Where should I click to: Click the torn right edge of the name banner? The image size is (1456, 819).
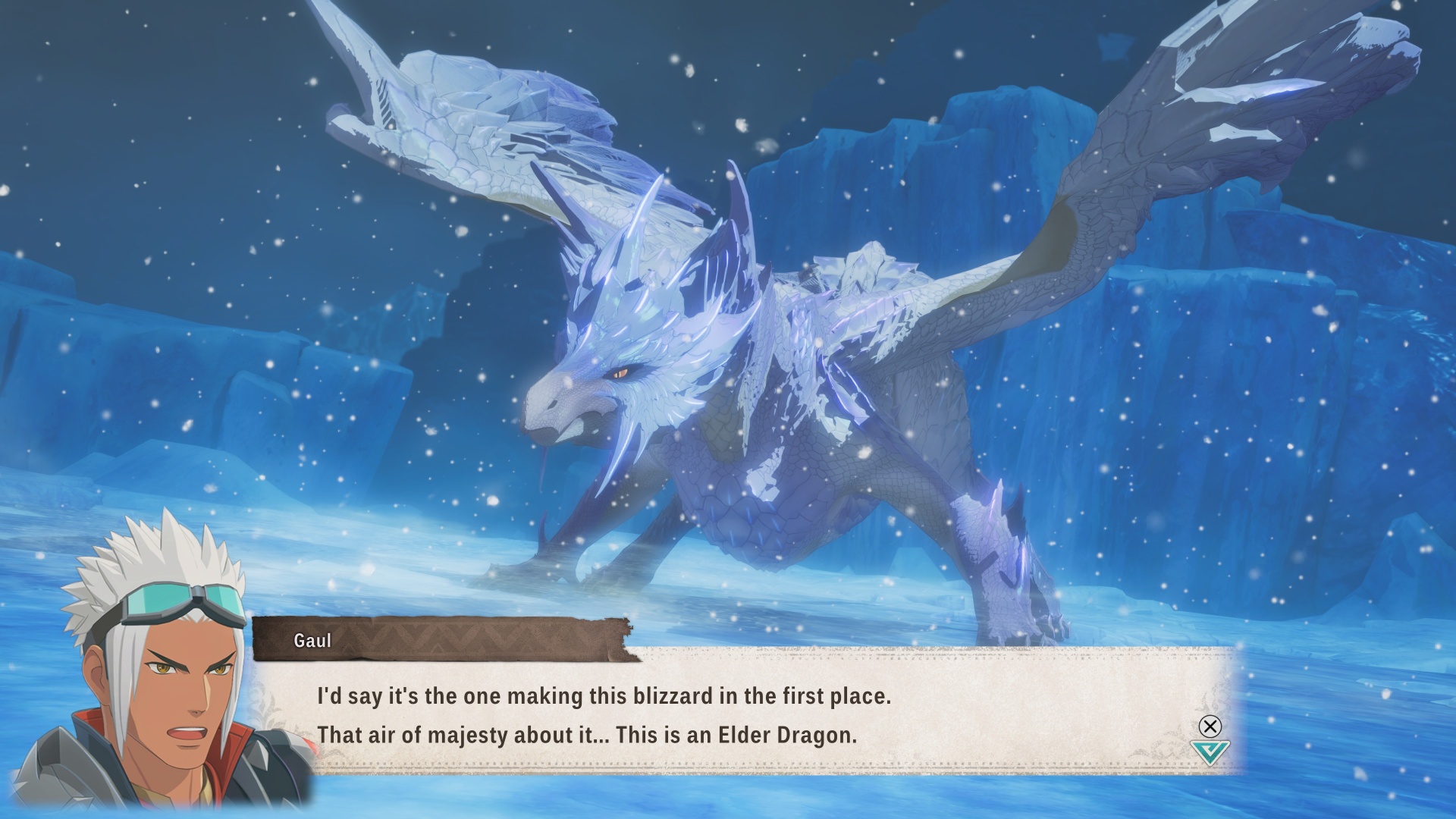click(x=622, y=637)
